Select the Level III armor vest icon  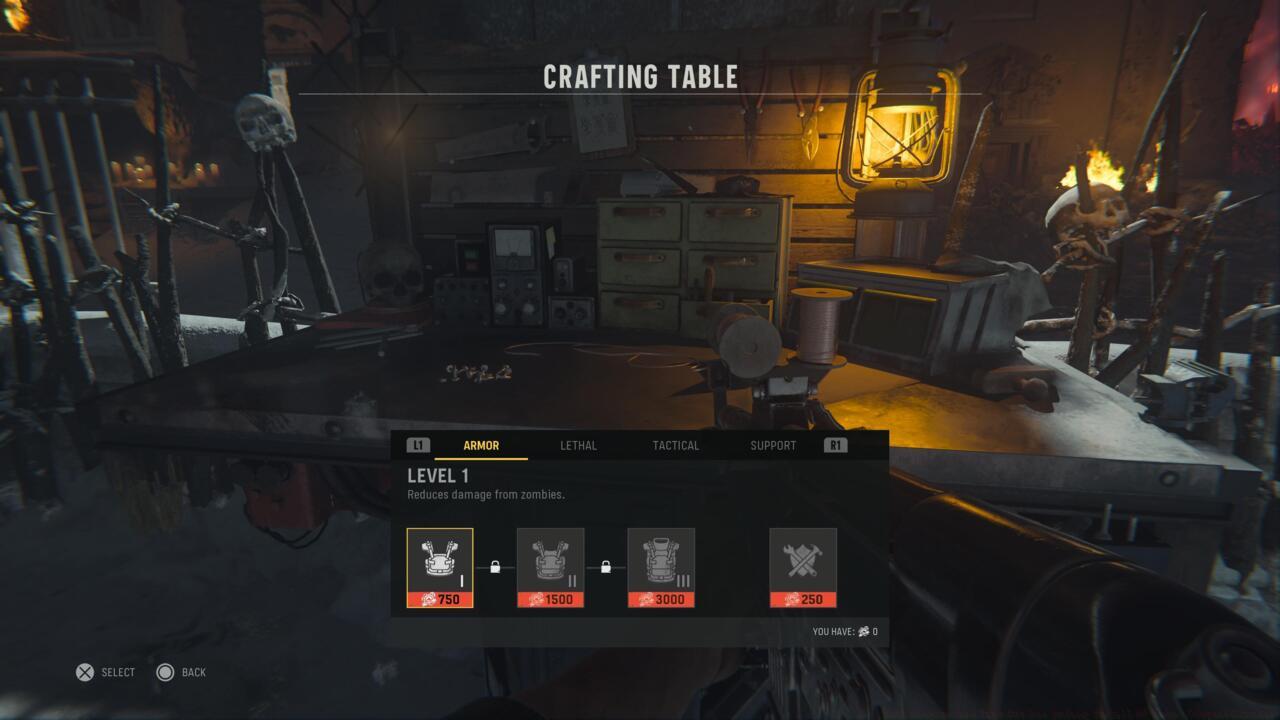(663, 560)
